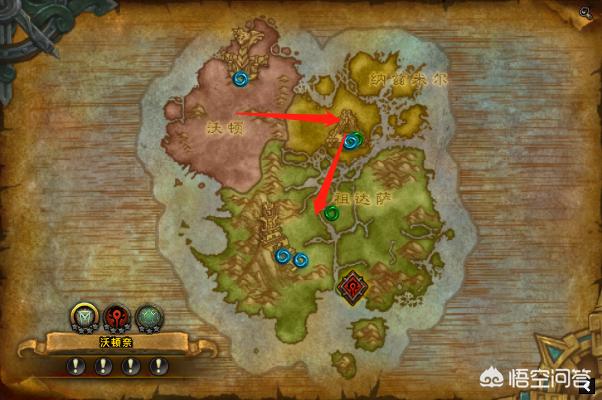602x400 pixels.
Task: Click the magnifier icon in the map corner
Action: click(584, 12)
